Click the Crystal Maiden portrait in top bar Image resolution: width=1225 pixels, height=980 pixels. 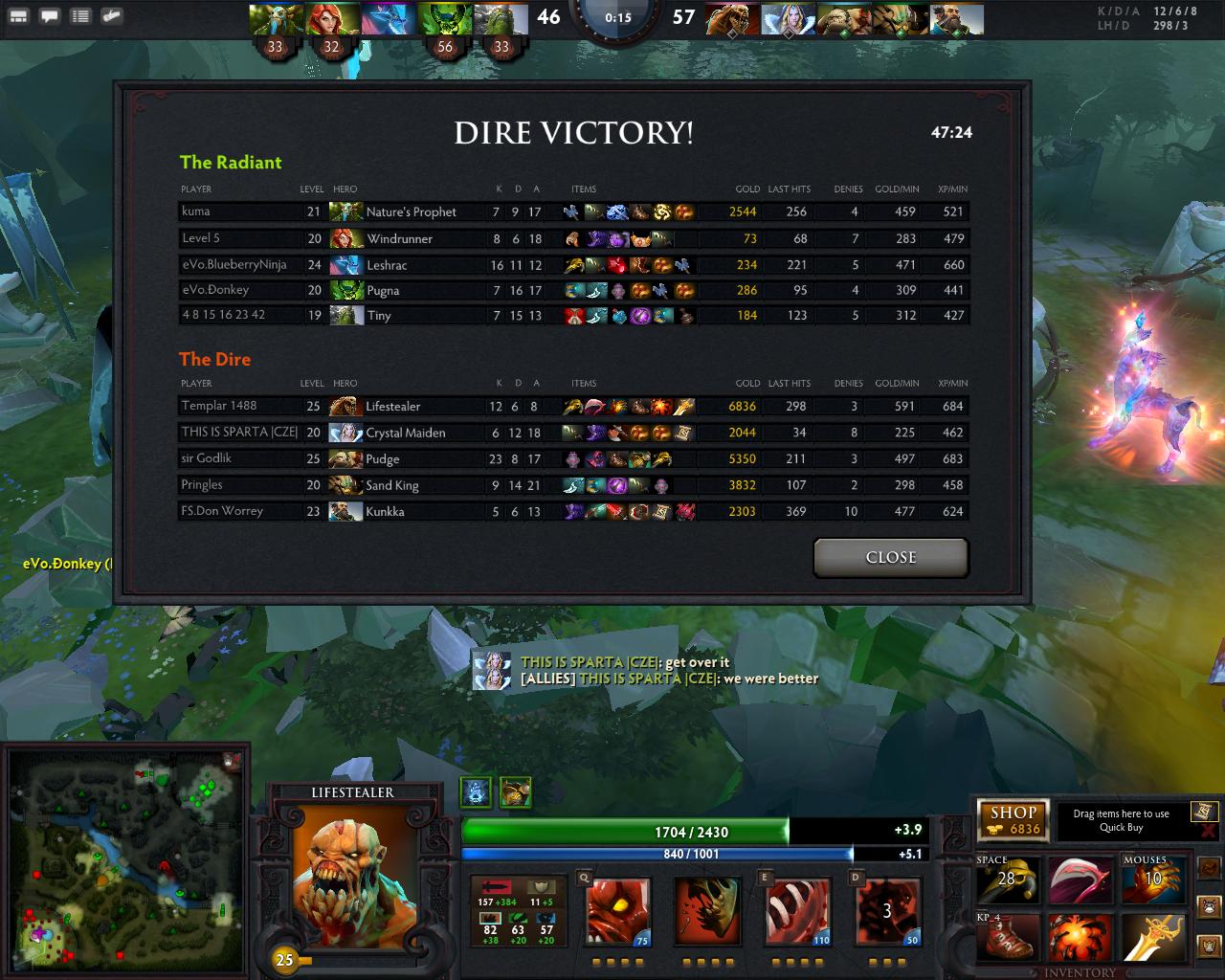coord(788,19)
